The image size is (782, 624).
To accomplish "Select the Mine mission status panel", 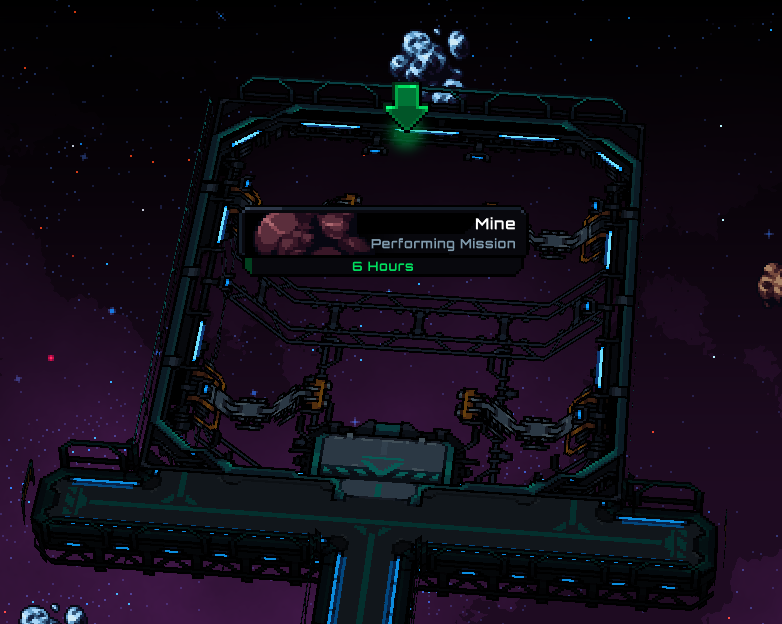I will (384, 241).
